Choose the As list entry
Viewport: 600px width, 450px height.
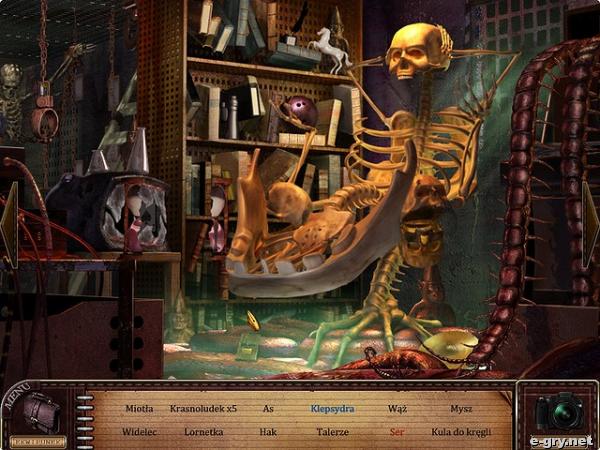(x=268, y=408)
